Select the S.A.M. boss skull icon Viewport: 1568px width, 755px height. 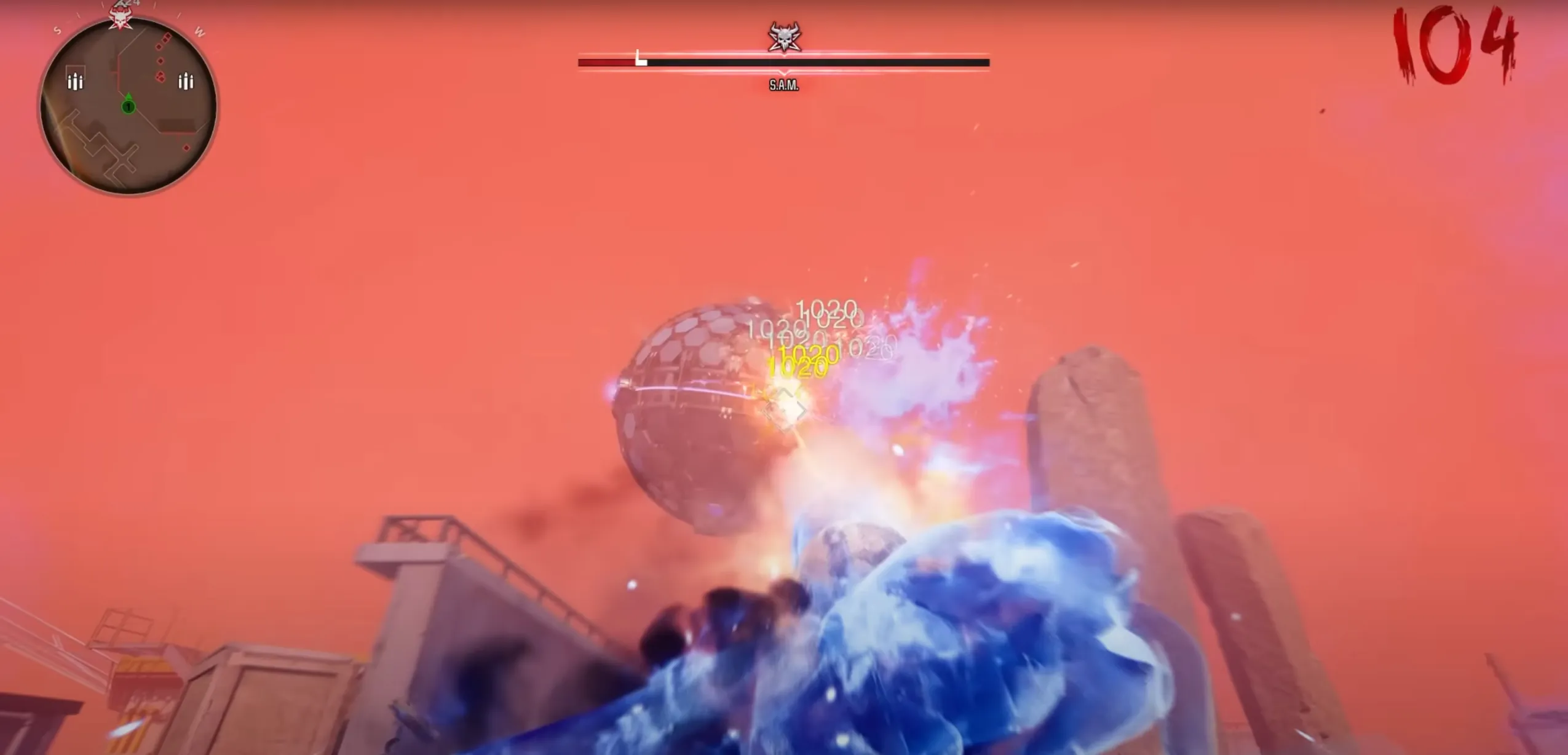tap(784, 38)
